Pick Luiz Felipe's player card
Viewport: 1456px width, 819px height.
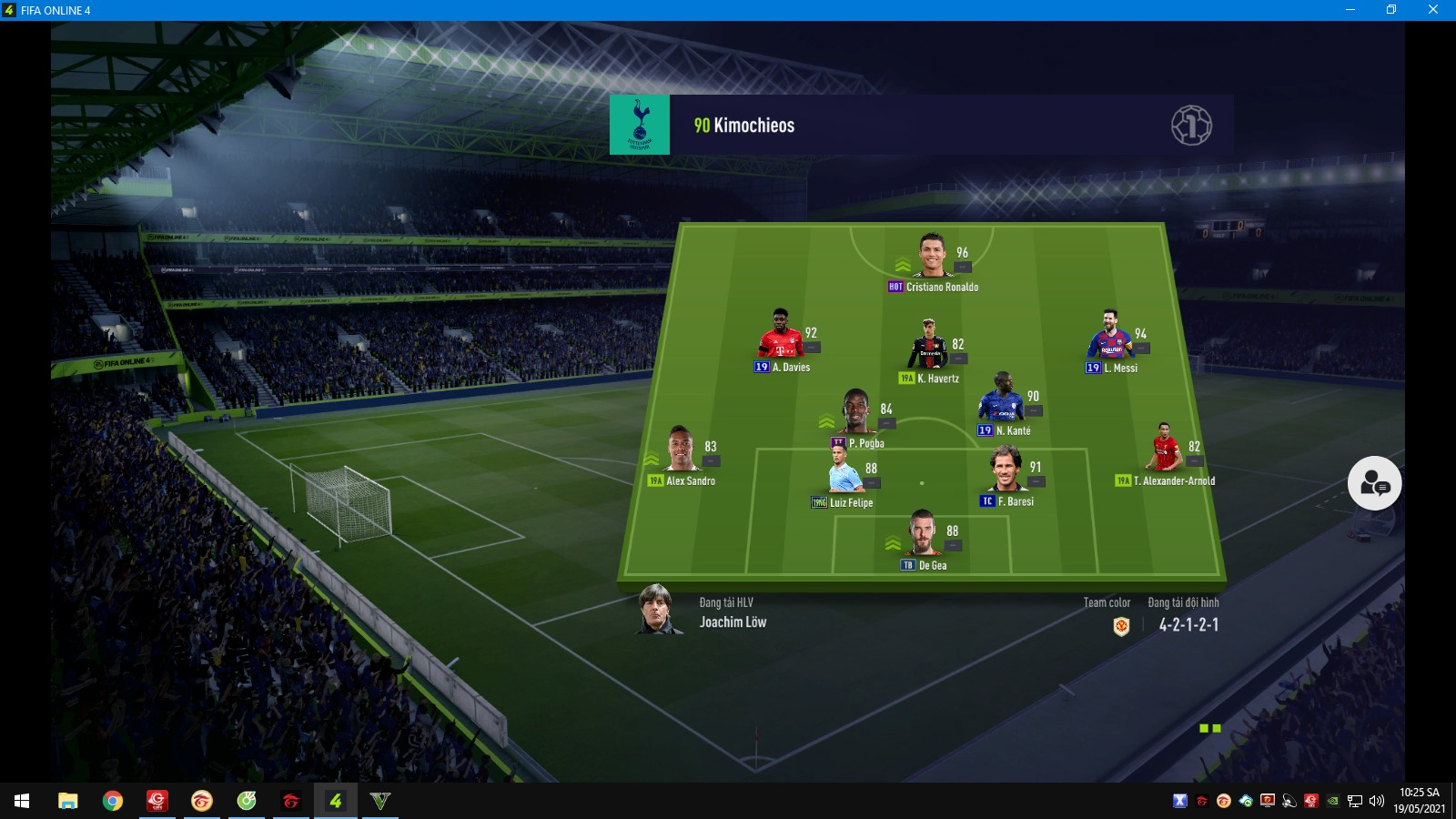844,470
